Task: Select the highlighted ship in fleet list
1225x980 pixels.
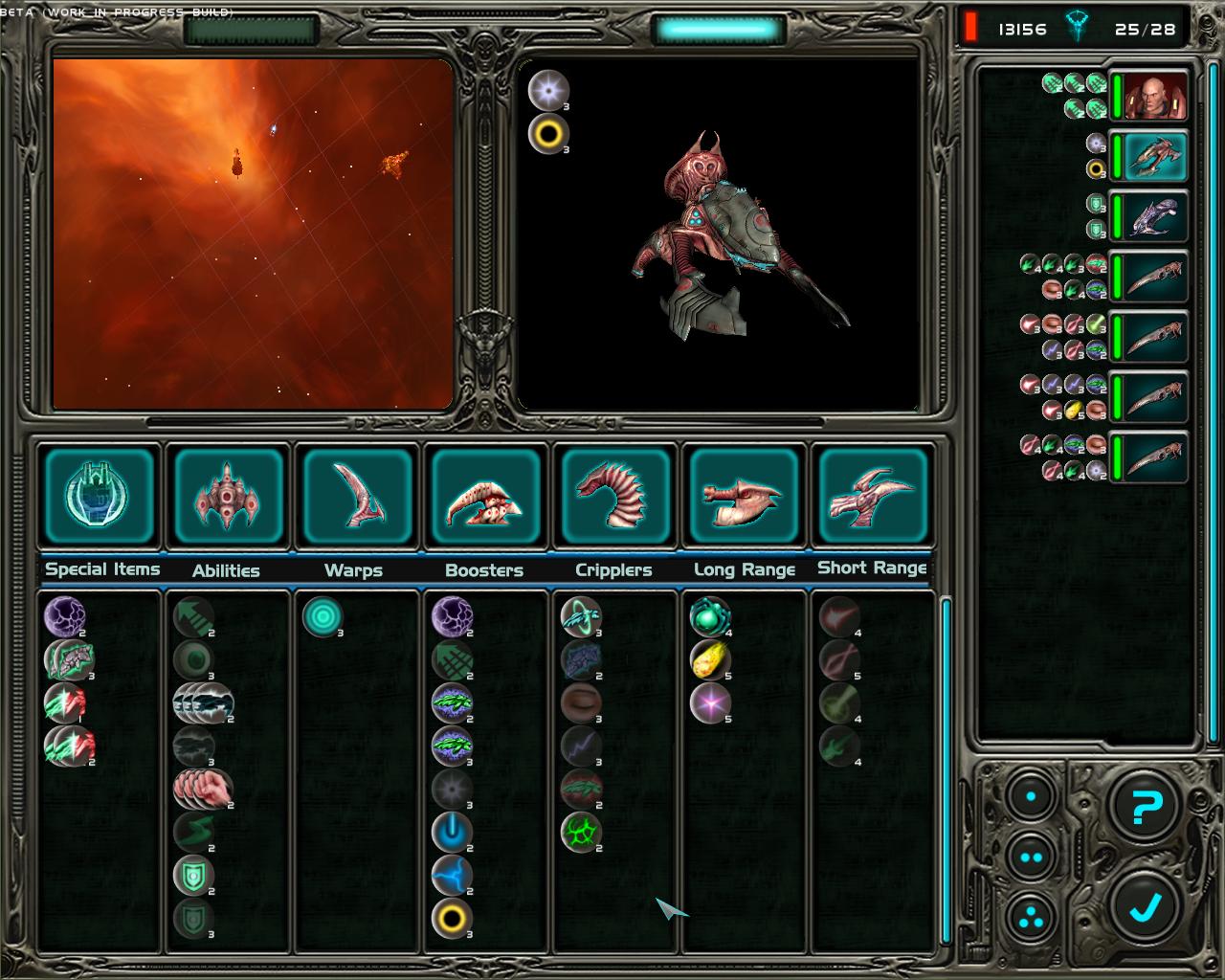Action: tap(1155, 157)
